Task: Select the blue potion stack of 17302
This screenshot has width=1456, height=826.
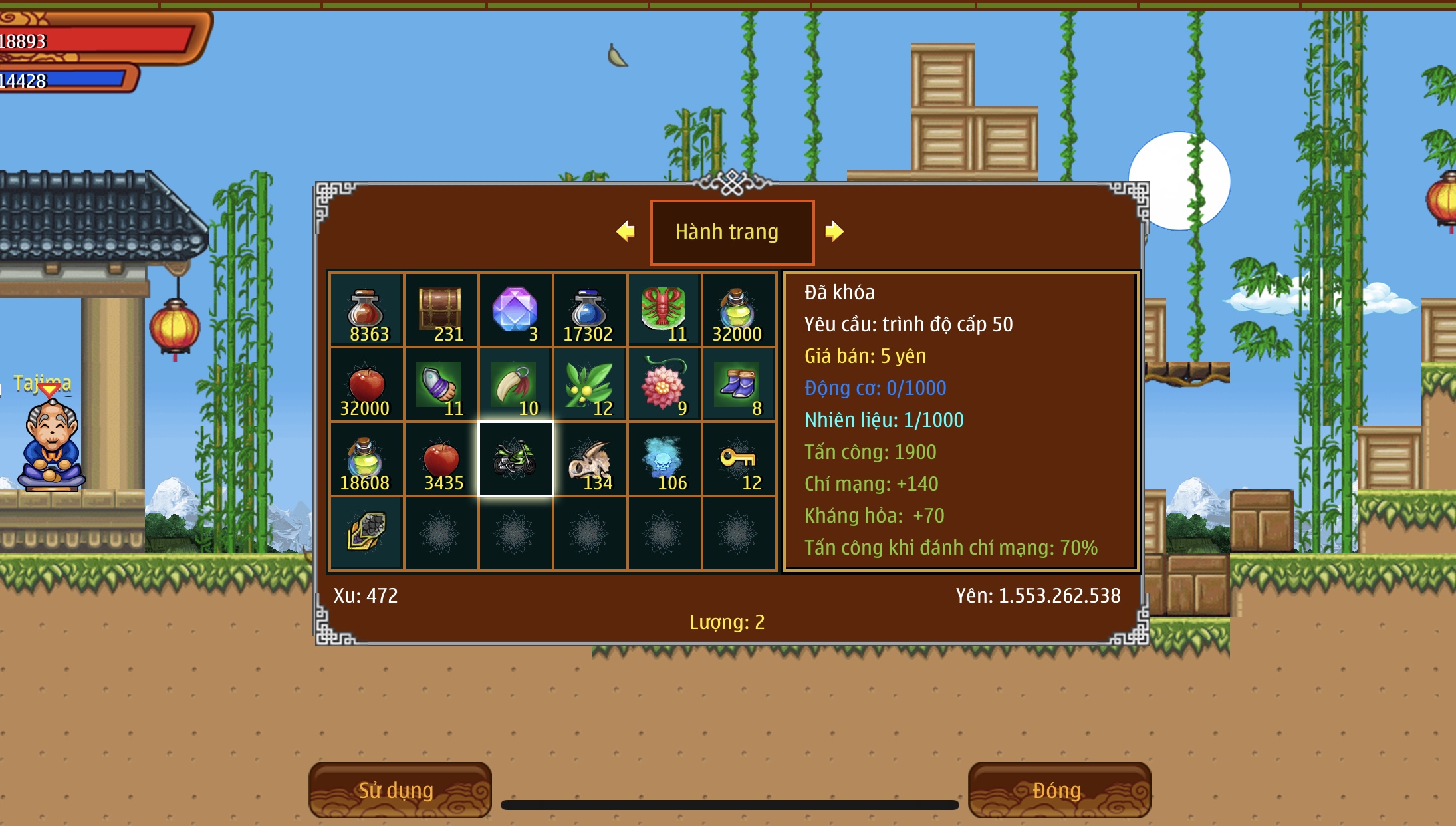Action: (x=590, y=311)
